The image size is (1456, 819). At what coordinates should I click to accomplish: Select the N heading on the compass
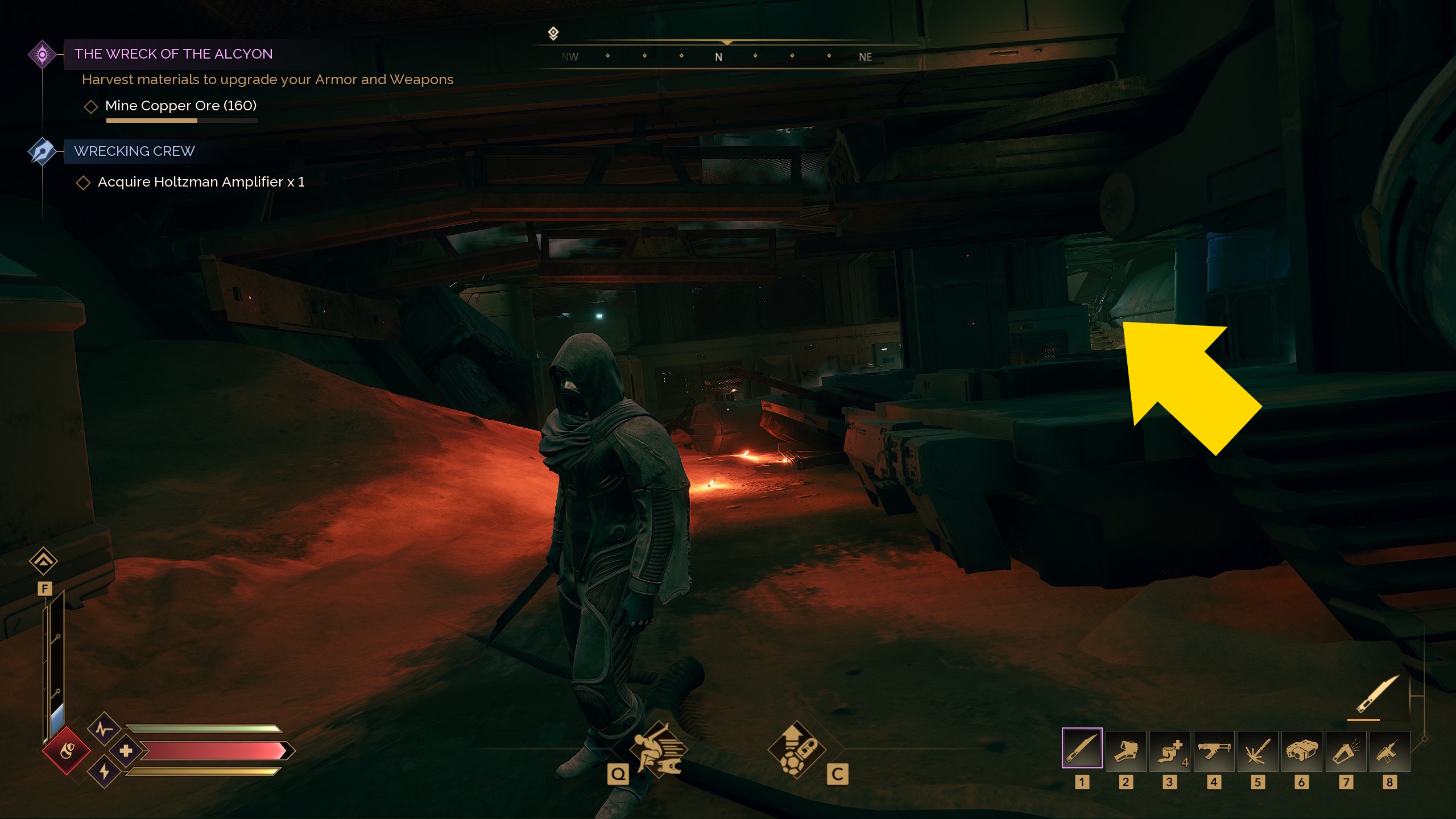[x=719, y=57]
